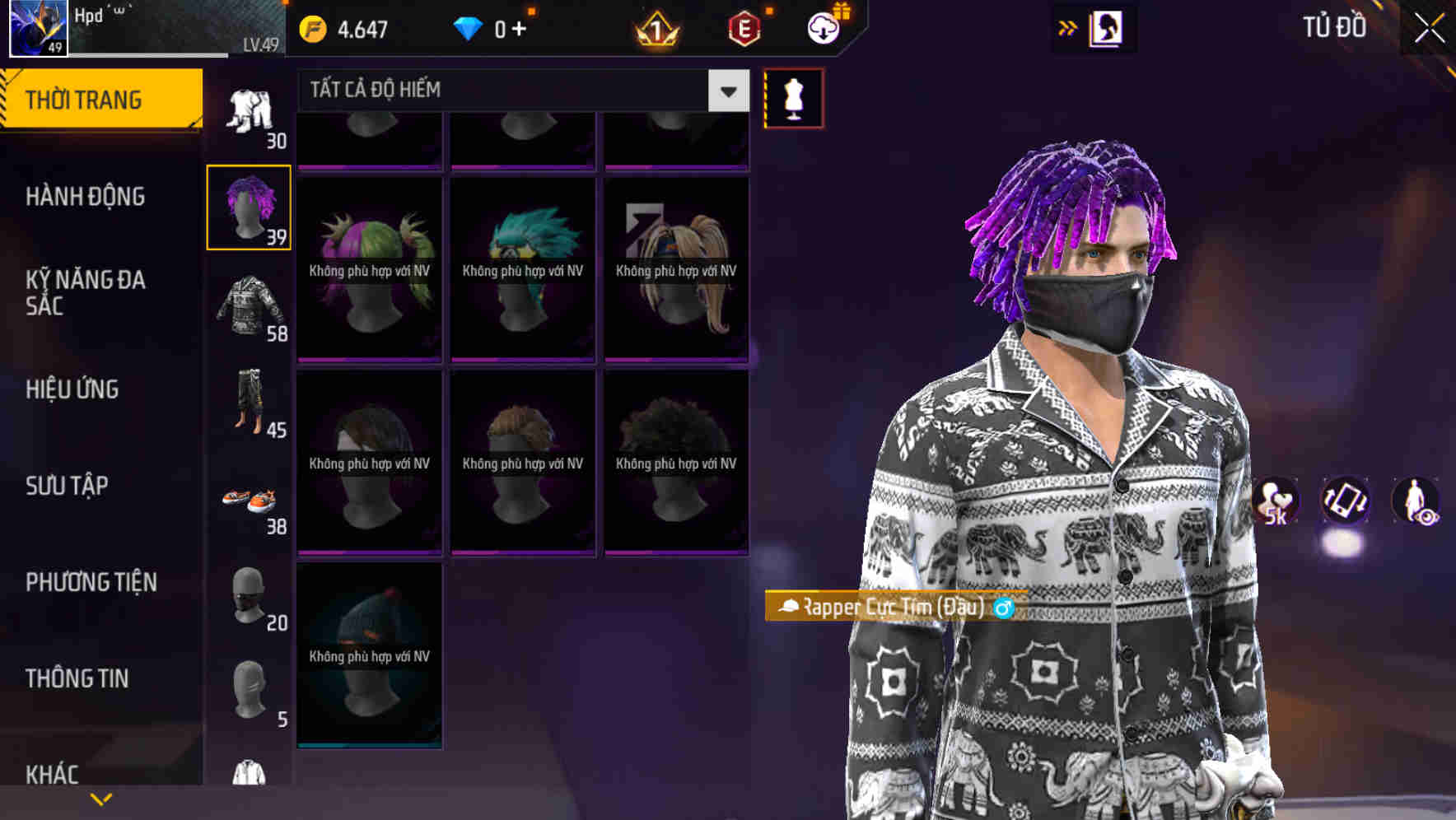1456x820 pixels.
Task: Click the mannequin icon next to the filter
Action: [x=793, y=98]
